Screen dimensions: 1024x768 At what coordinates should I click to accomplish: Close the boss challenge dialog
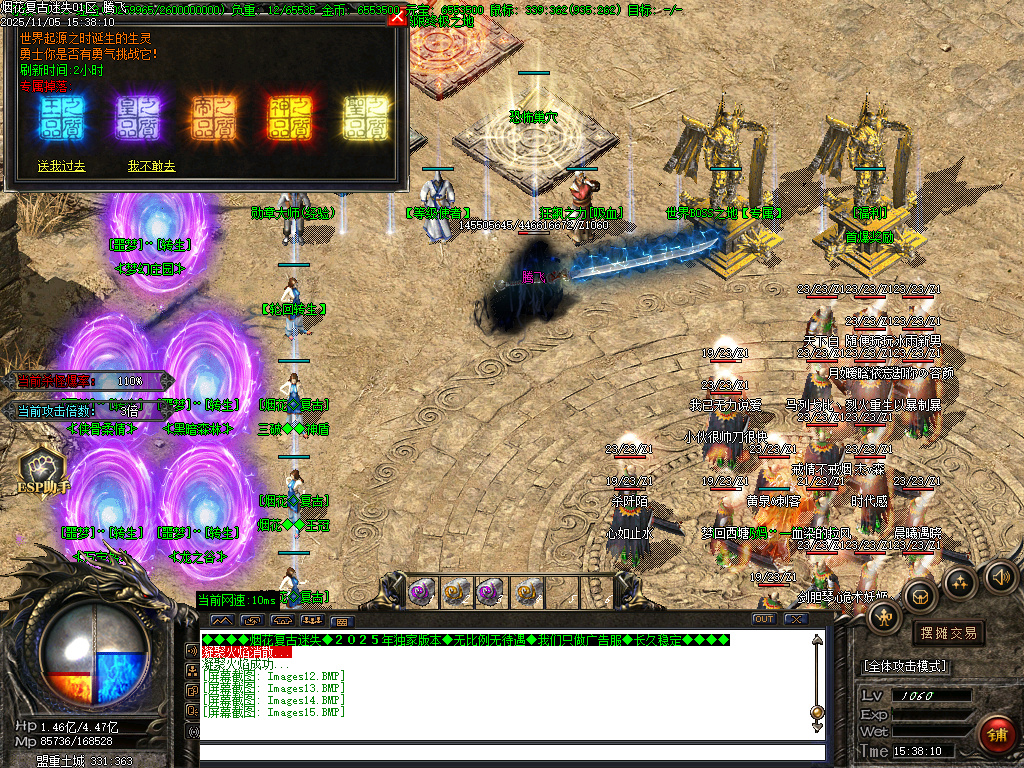(x=397, y=17)
